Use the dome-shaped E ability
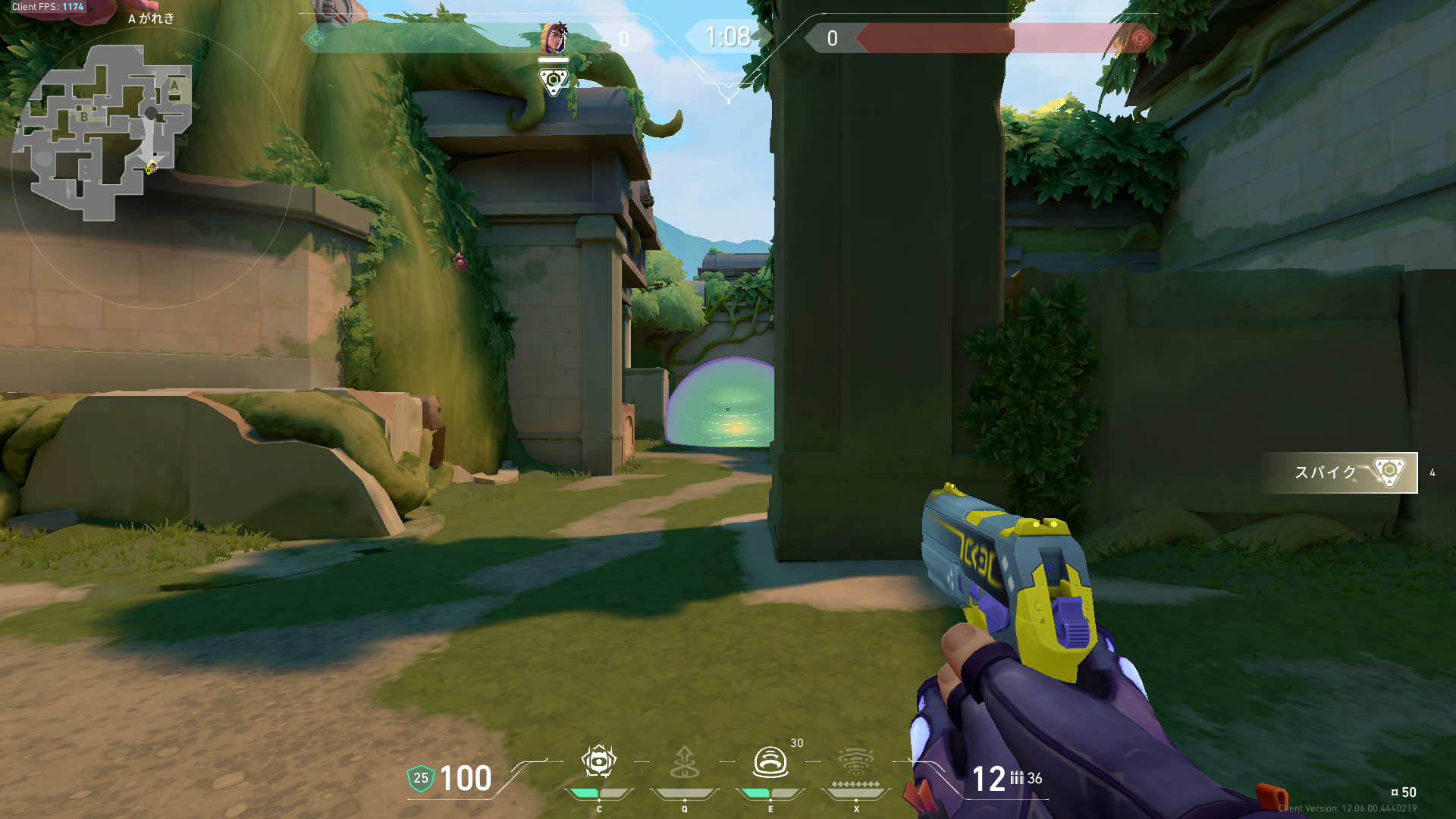 point(770,762)
